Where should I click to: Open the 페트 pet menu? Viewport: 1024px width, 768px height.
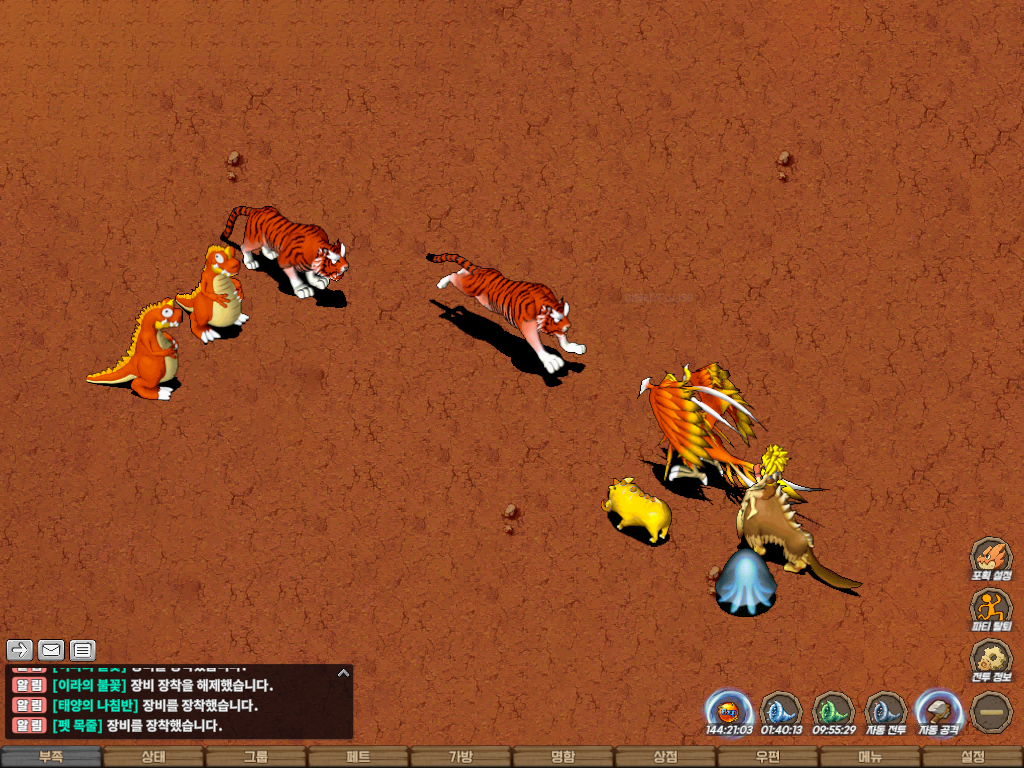[358, 757]
